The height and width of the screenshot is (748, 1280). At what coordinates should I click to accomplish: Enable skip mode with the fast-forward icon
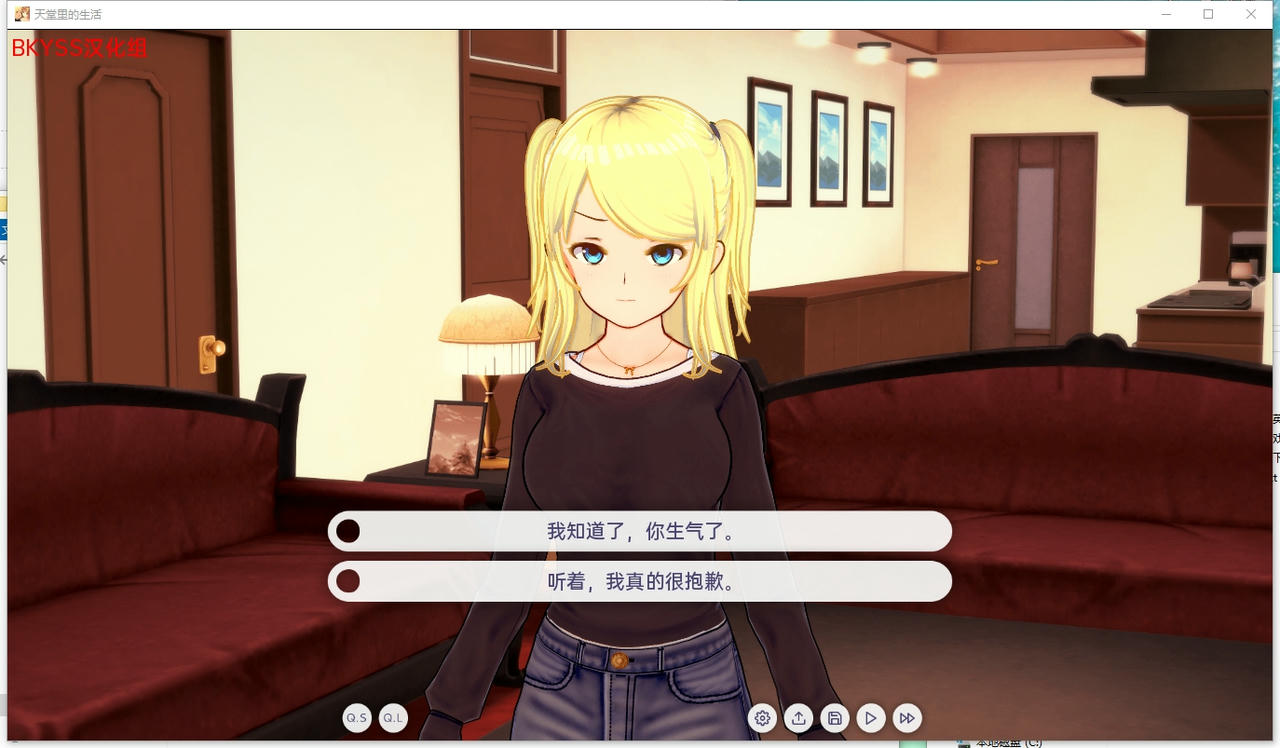coord(907,718)
